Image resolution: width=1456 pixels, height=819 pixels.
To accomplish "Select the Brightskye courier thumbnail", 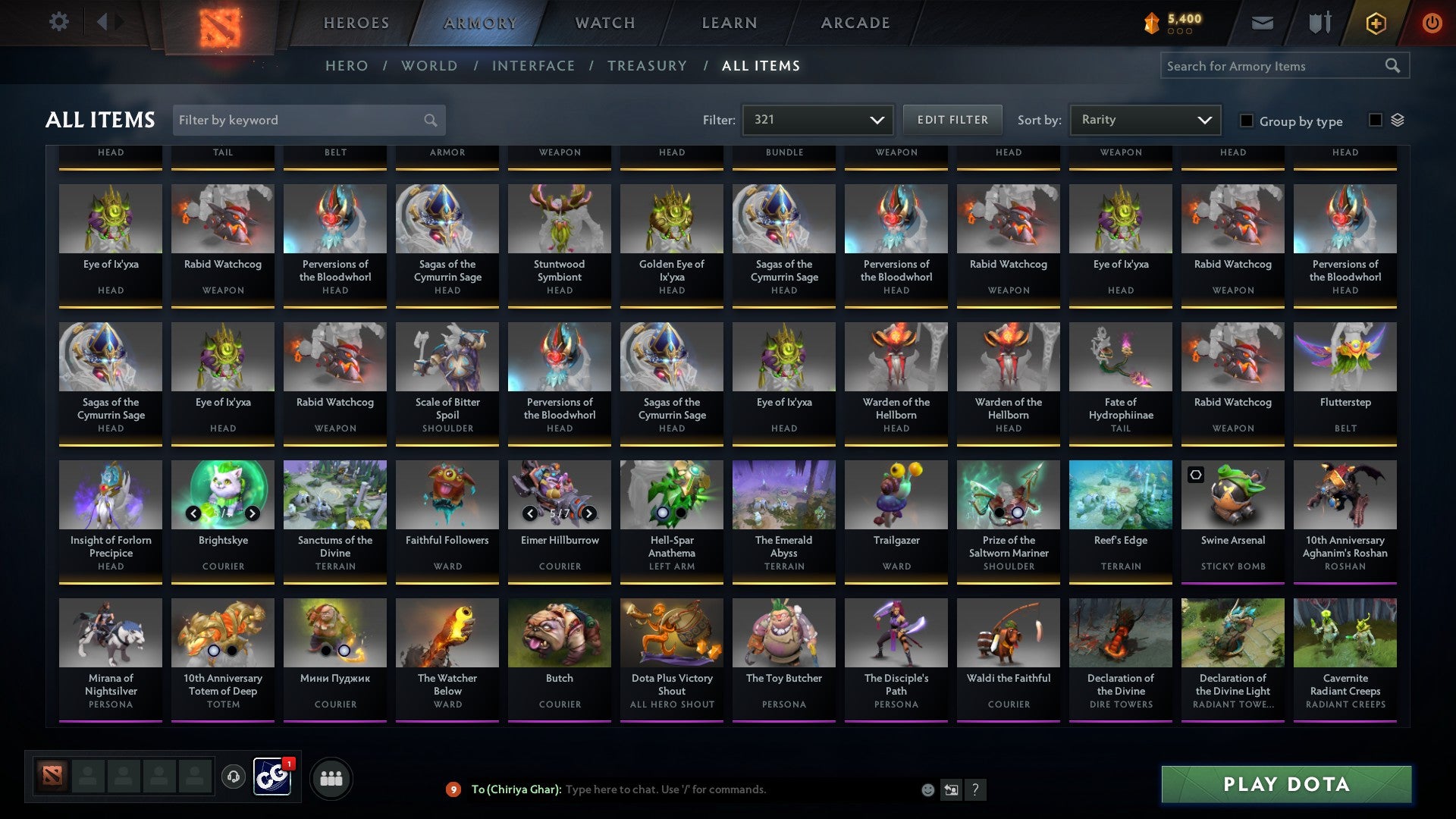I will tap(222, 494).
